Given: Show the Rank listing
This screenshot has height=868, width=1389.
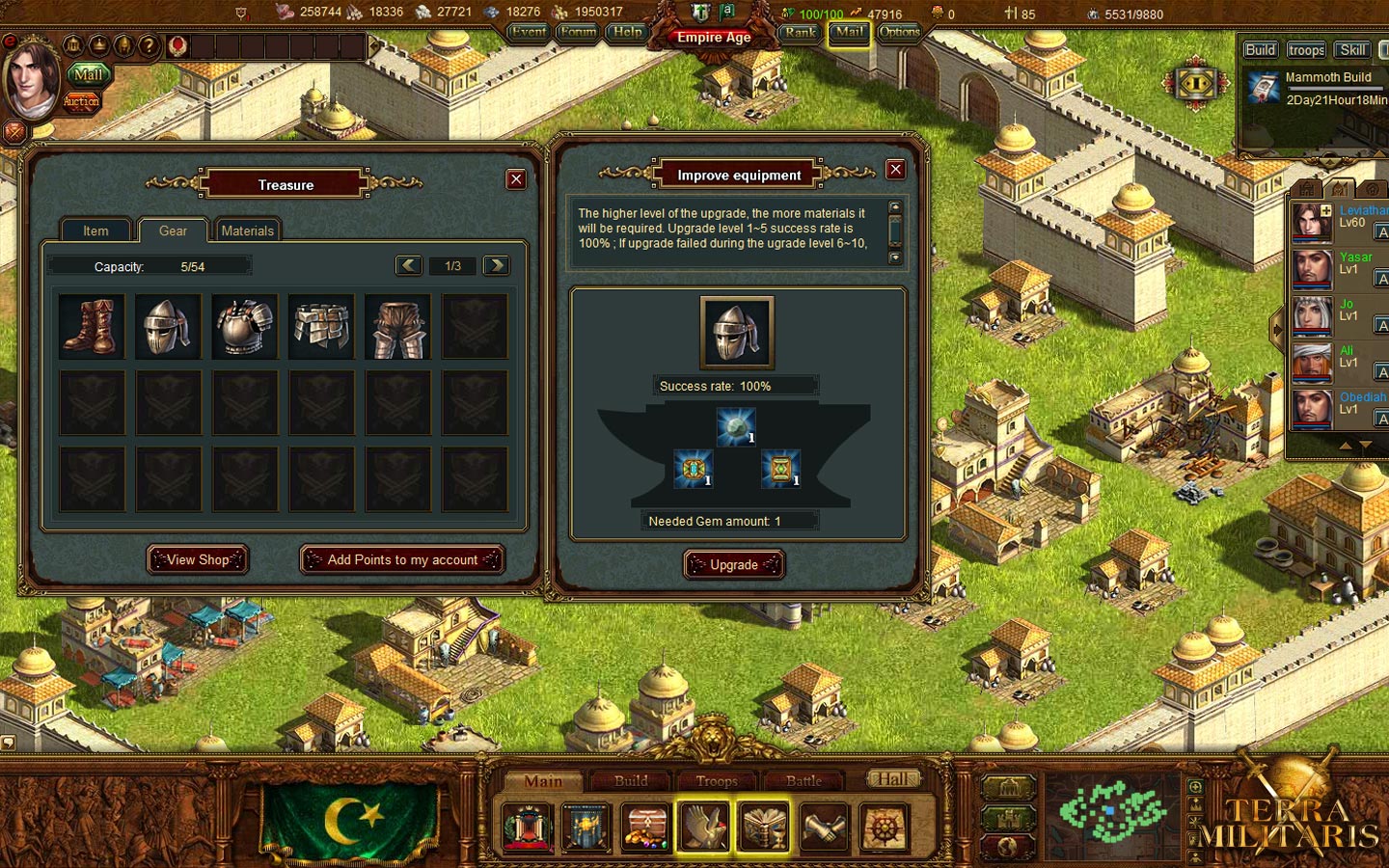Looking at the screenshot, I should pos(800,32).
